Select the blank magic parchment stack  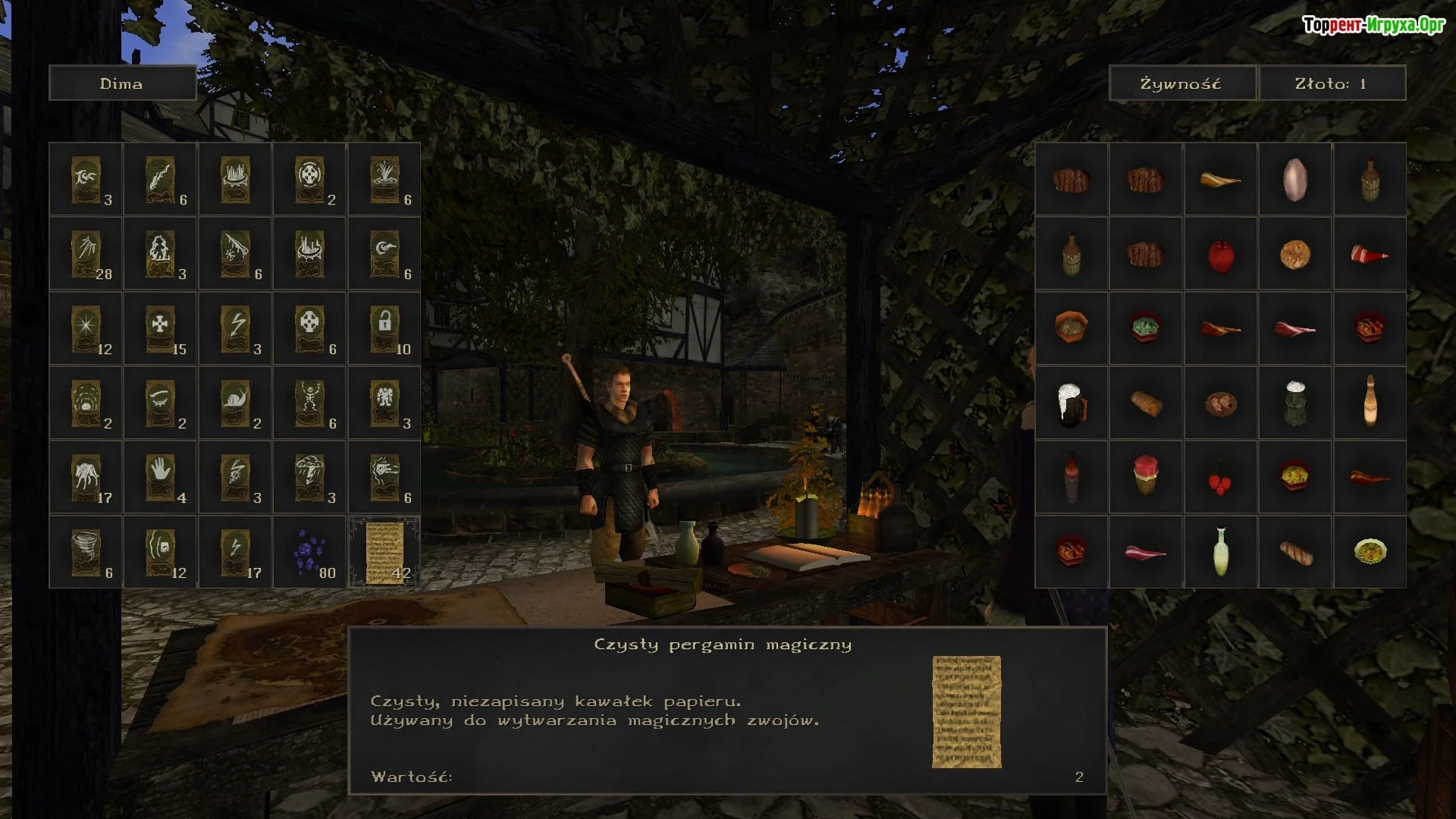pos(384,552)
